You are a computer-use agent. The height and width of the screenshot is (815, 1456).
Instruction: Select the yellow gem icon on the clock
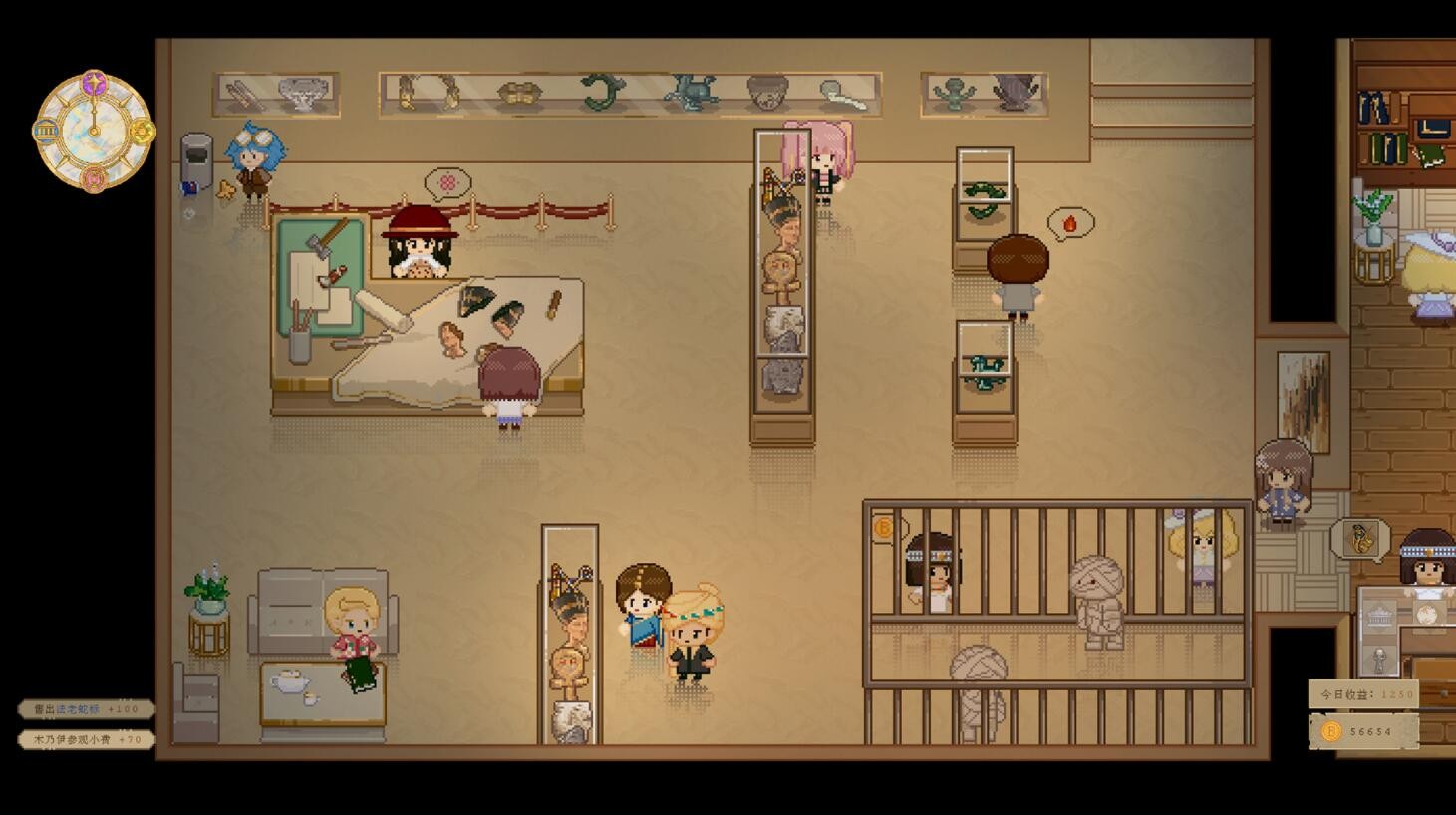coord(142,131)
